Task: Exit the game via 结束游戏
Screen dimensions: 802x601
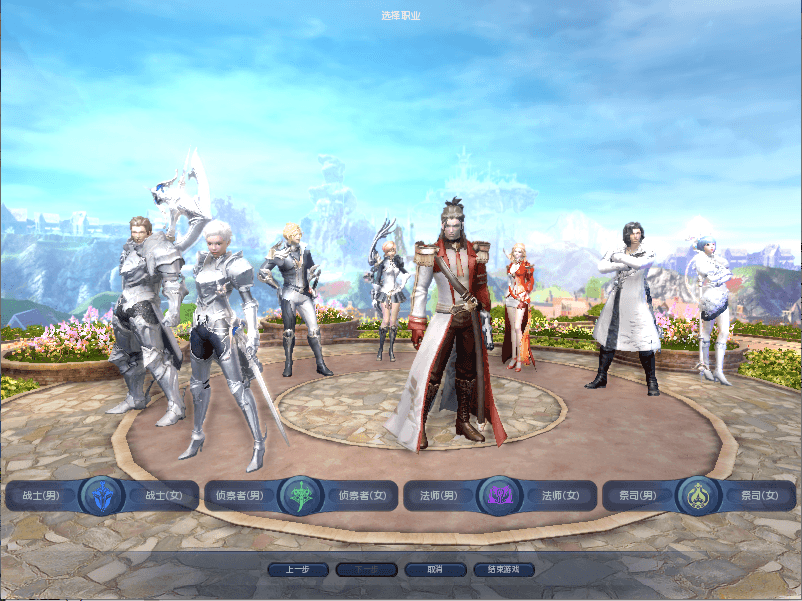Action: pos(503,569)
